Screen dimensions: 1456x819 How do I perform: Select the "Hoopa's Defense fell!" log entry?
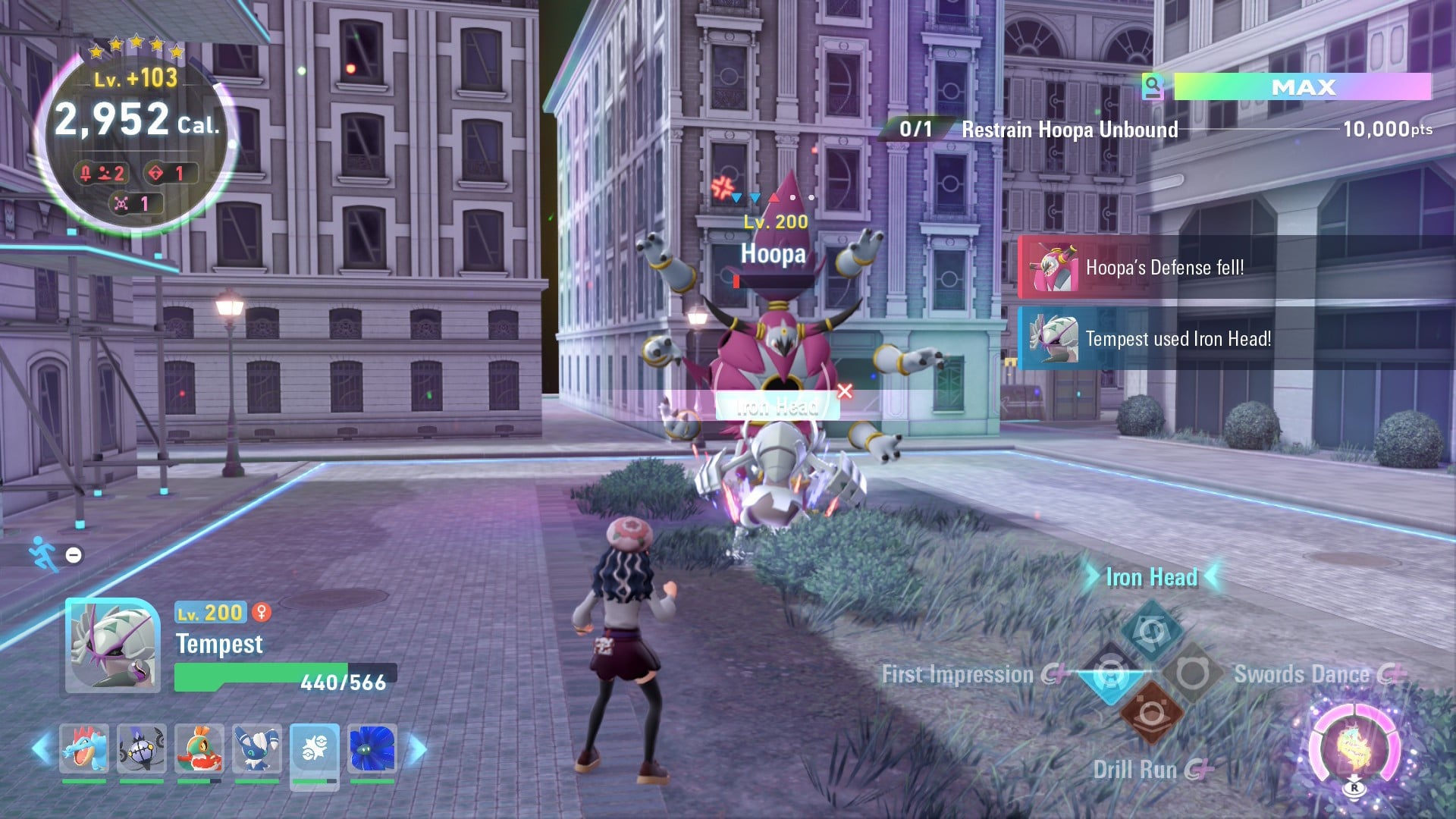[1164, 268]
